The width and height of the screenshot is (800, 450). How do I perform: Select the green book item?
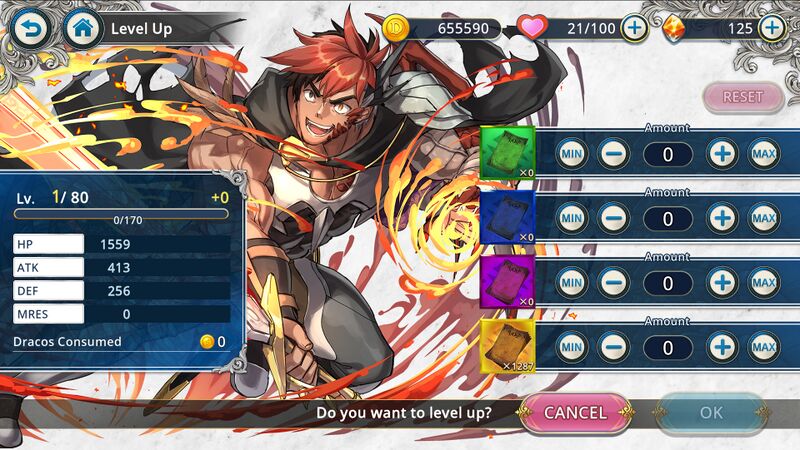[508, 153]
